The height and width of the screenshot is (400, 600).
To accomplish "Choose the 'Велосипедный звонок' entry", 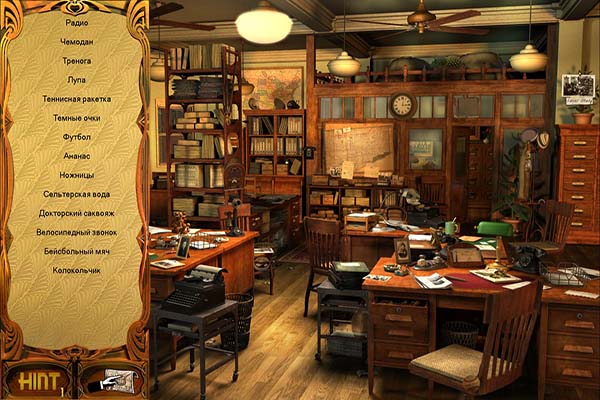I will coord(77,232).
